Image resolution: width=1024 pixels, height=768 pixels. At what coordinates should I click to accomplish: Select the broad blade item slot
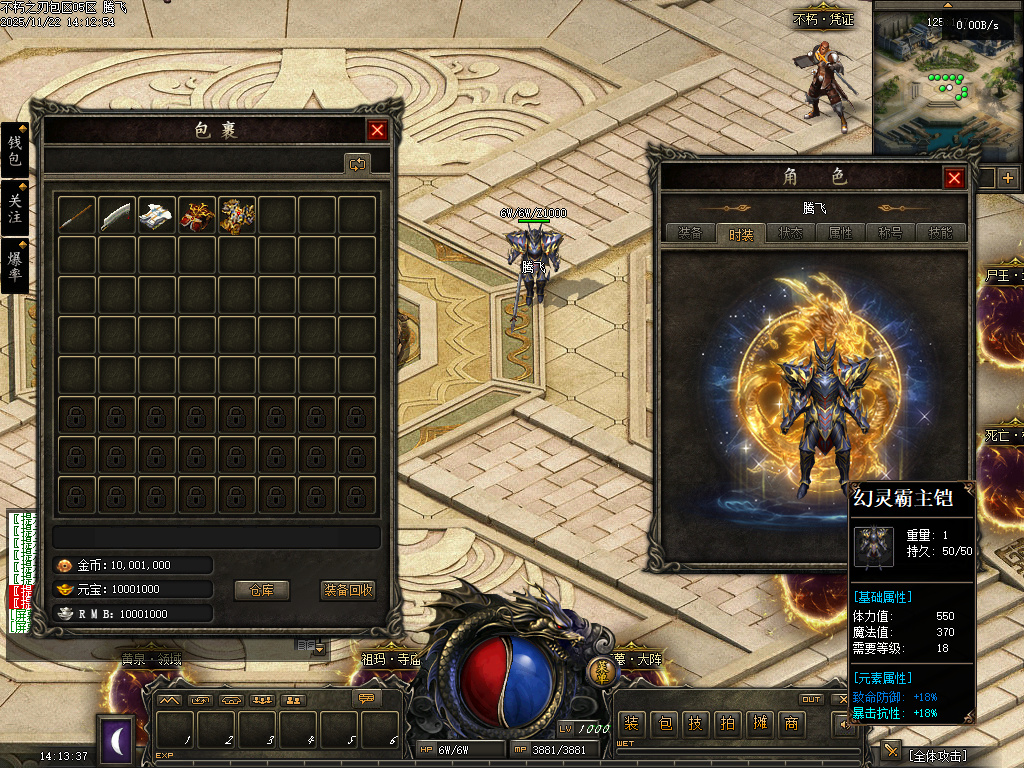(x=117, y=215)
